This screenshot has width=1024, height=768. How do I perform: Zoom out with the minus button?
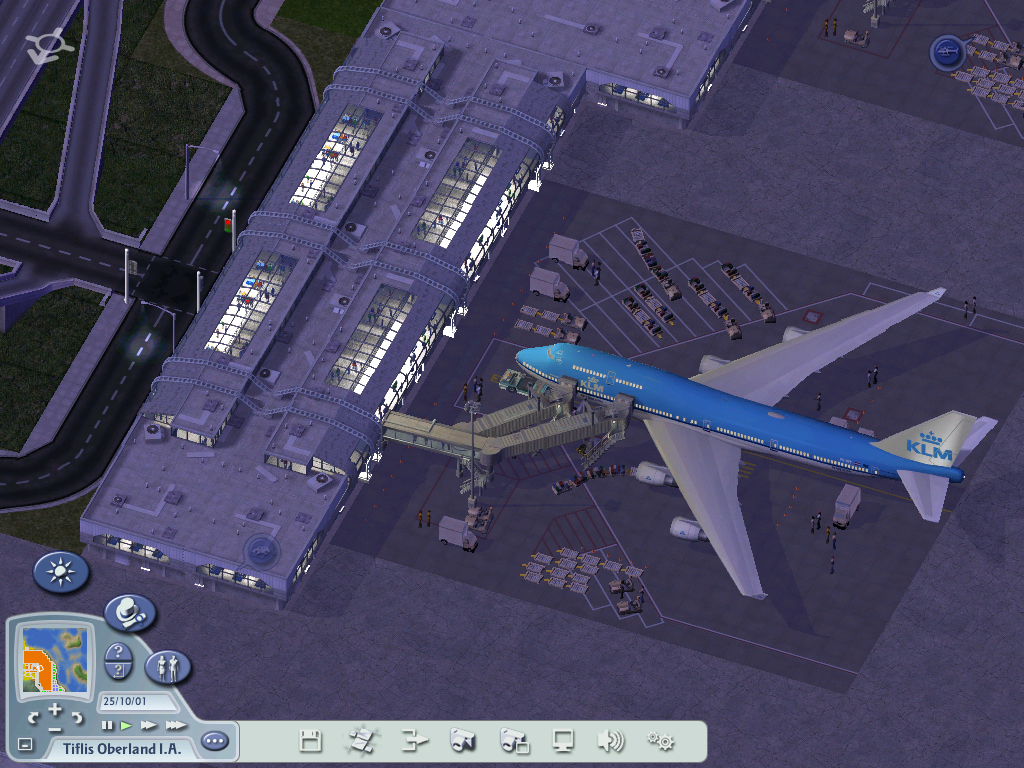click(x=55, y=729)
